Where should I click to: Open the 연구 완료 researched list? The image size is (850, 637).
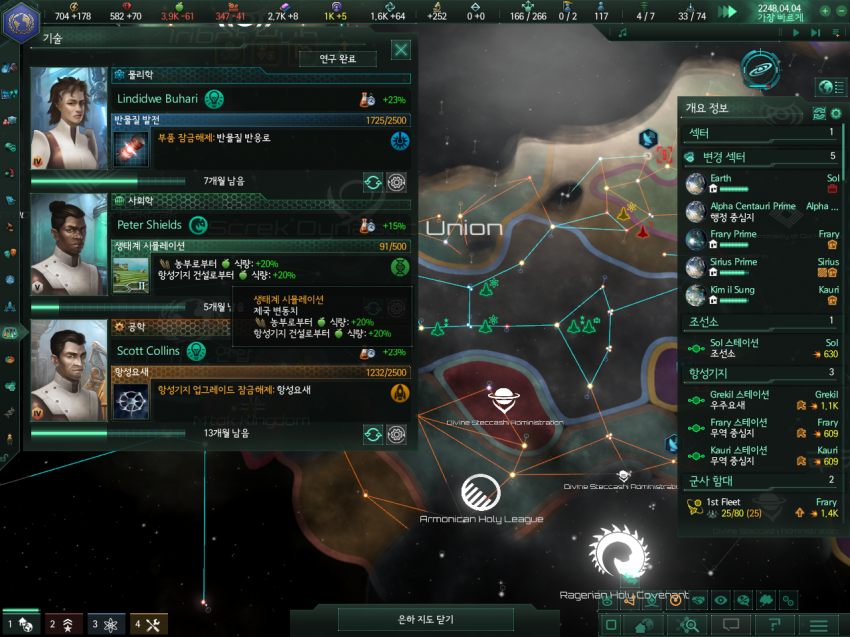pyautogui.click(x=337, y=59)
